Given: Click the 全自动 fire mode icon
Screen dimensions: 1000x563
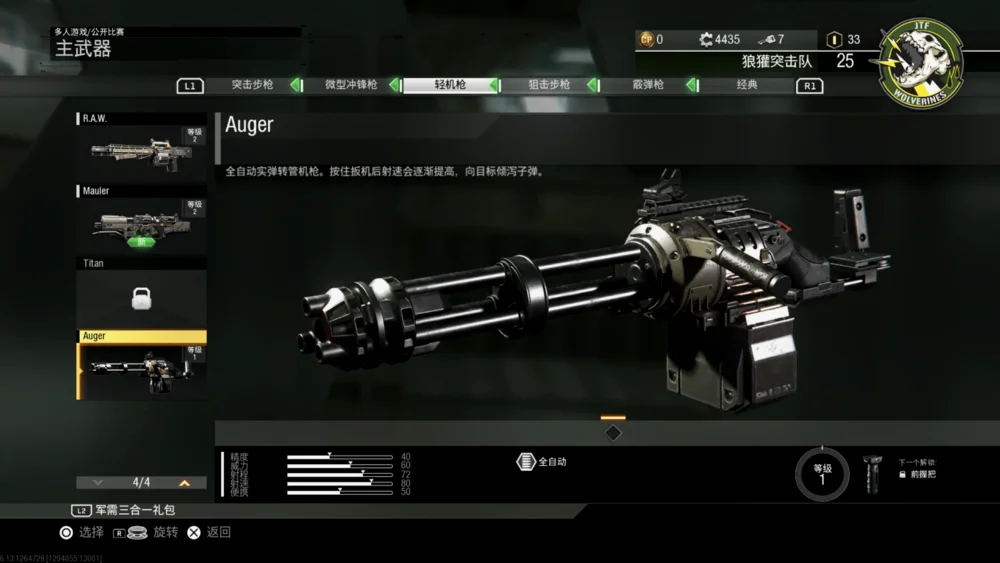Looking at the screenshot, I should click(x=526, y=462).
